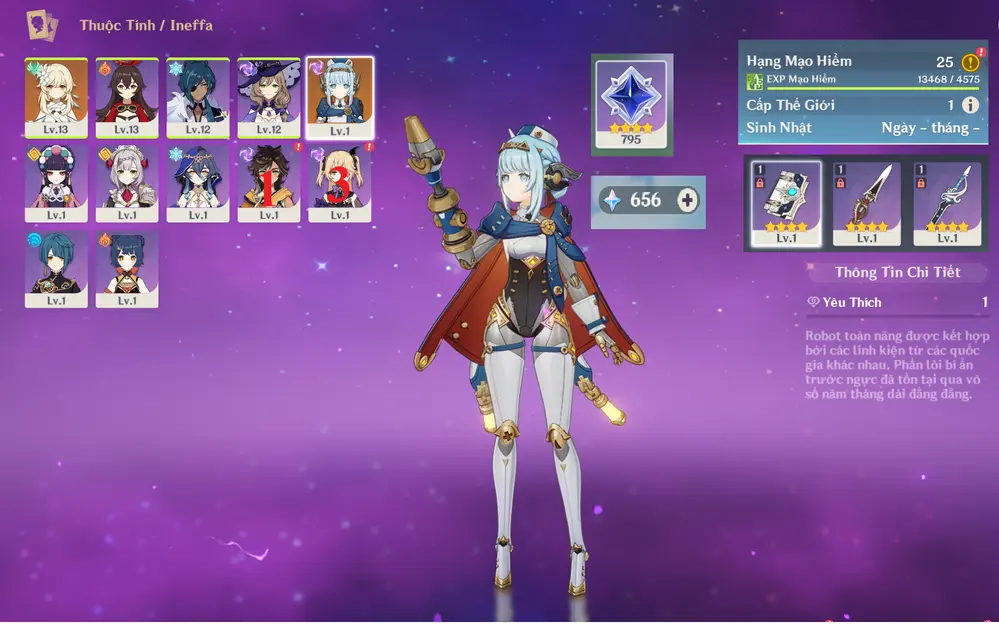
Task: Click the yellow Adventure Rank alert icon
Action: click(x=970, y=62)
